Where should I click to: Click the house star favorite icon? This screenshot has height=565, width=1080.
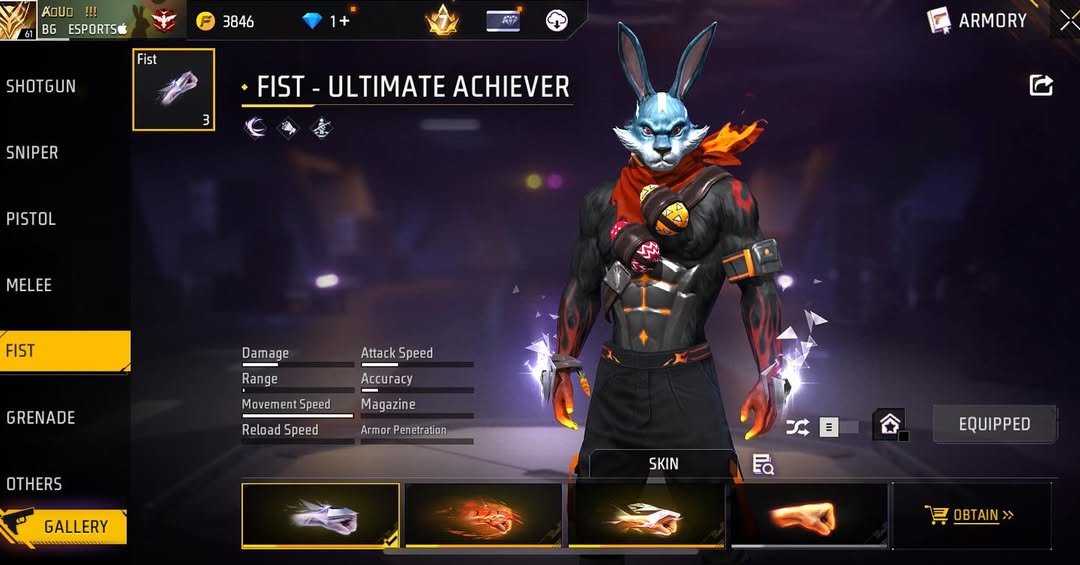pyautogui.click(x=889, y=424)
